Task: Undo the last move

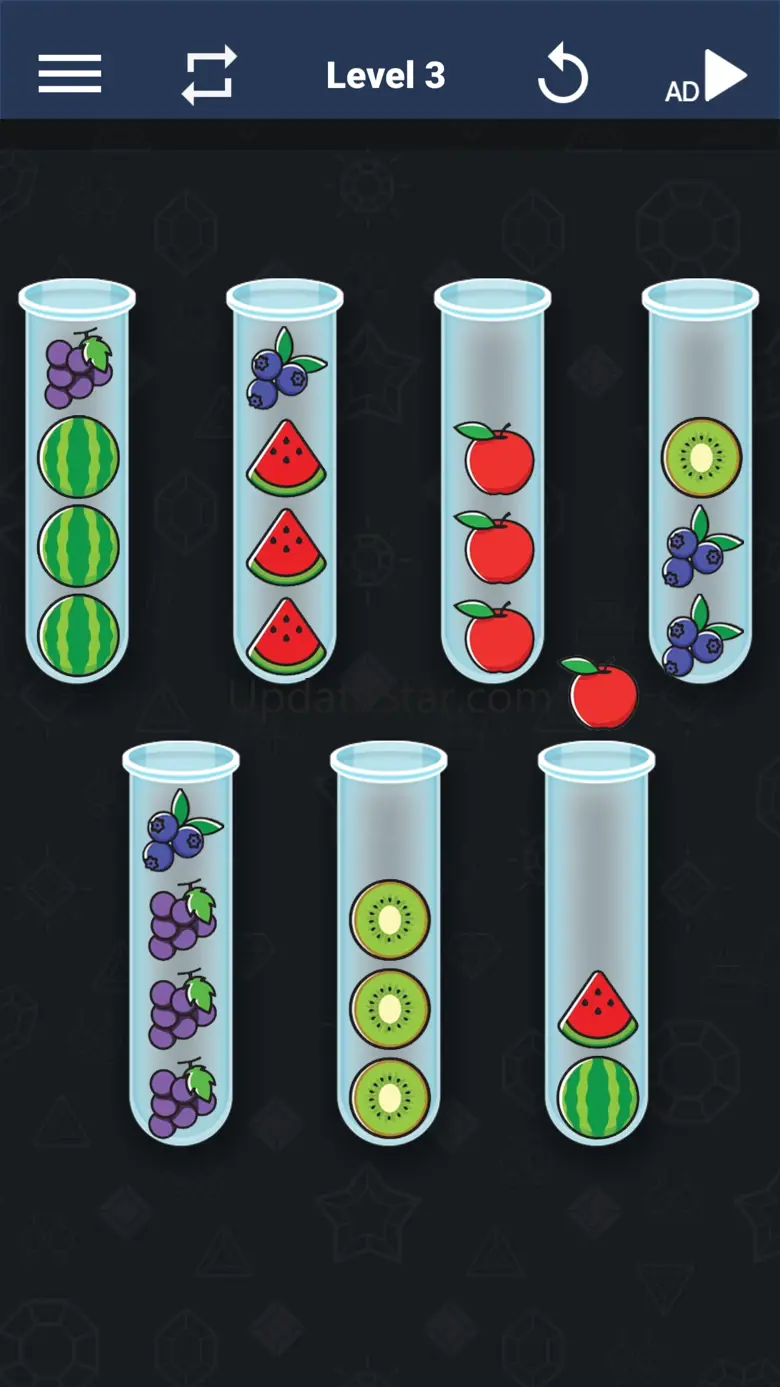Action: coord(562,76)
